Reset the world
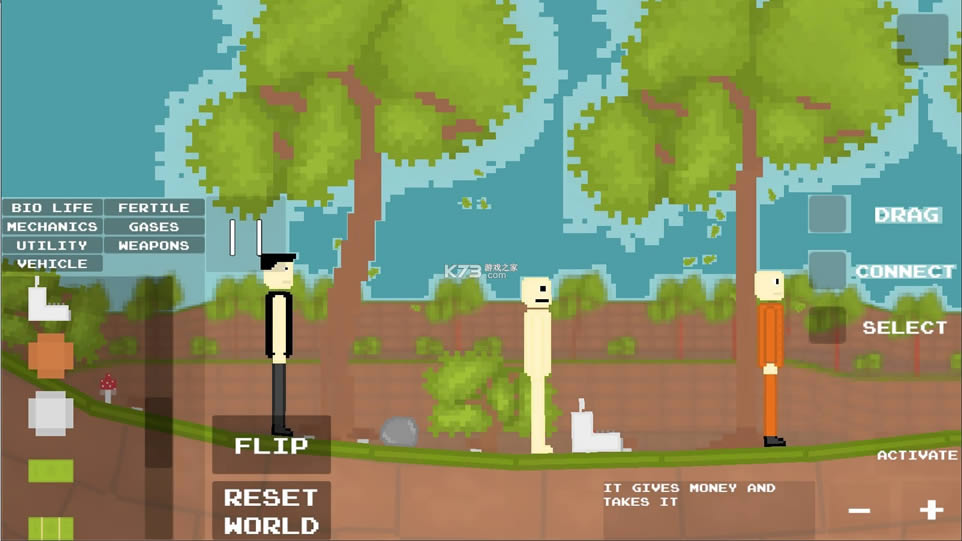 click(x=271, y=511)
